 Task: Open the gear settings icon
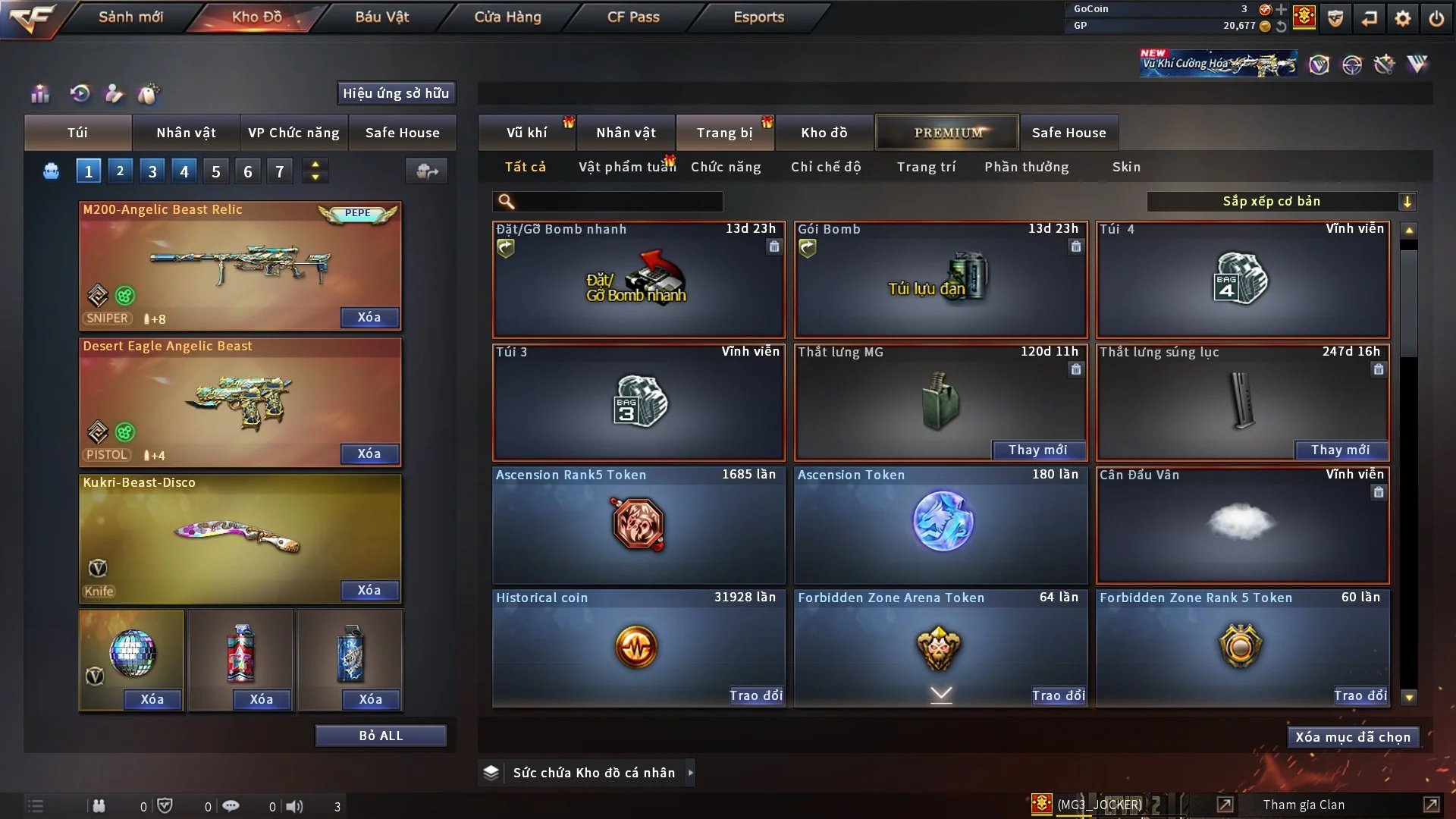(1403, 18)
